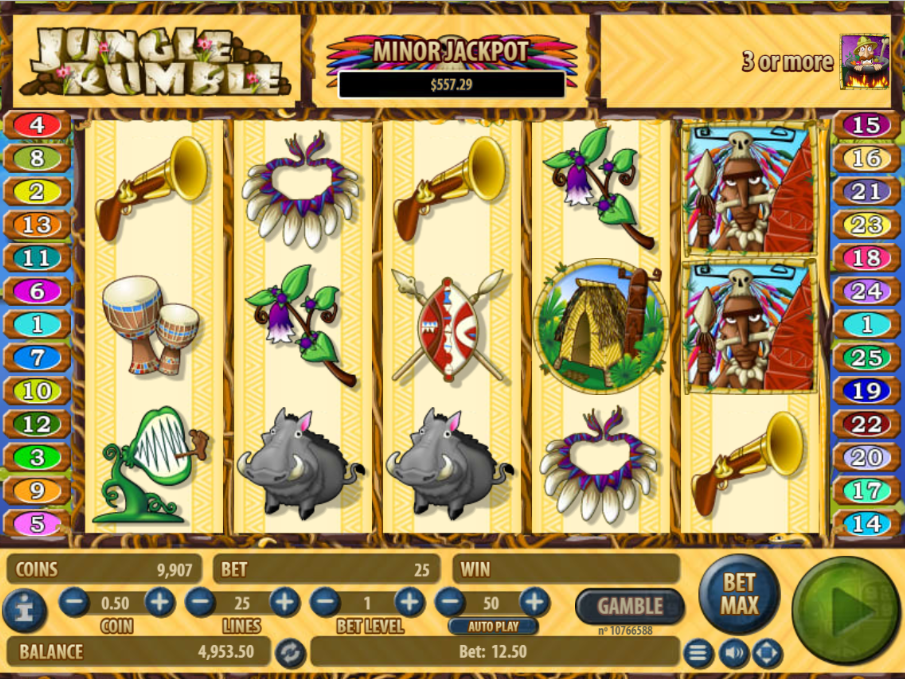Open the Gamble feature

coord(629,605)
